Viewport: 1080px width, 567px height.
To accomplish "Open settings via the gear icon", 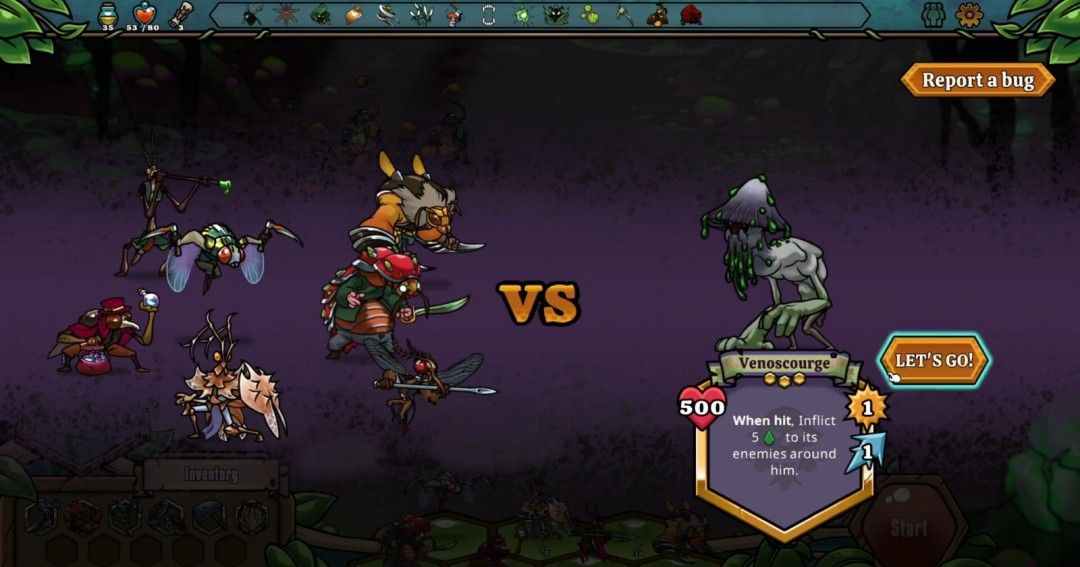I will coord(969,14).
